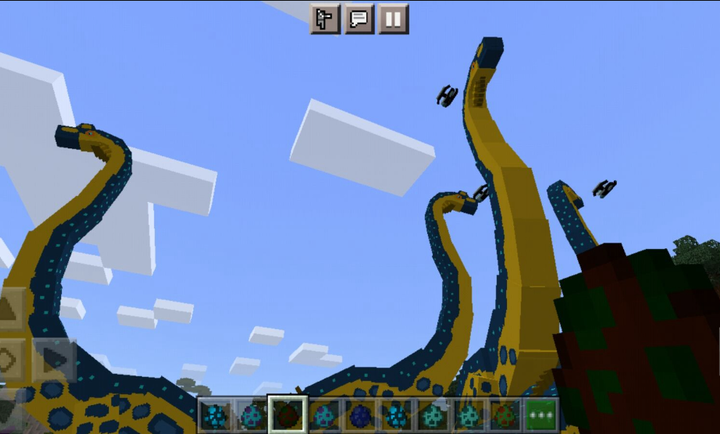Select the green and red spawn egg

(x=505, y=415)
